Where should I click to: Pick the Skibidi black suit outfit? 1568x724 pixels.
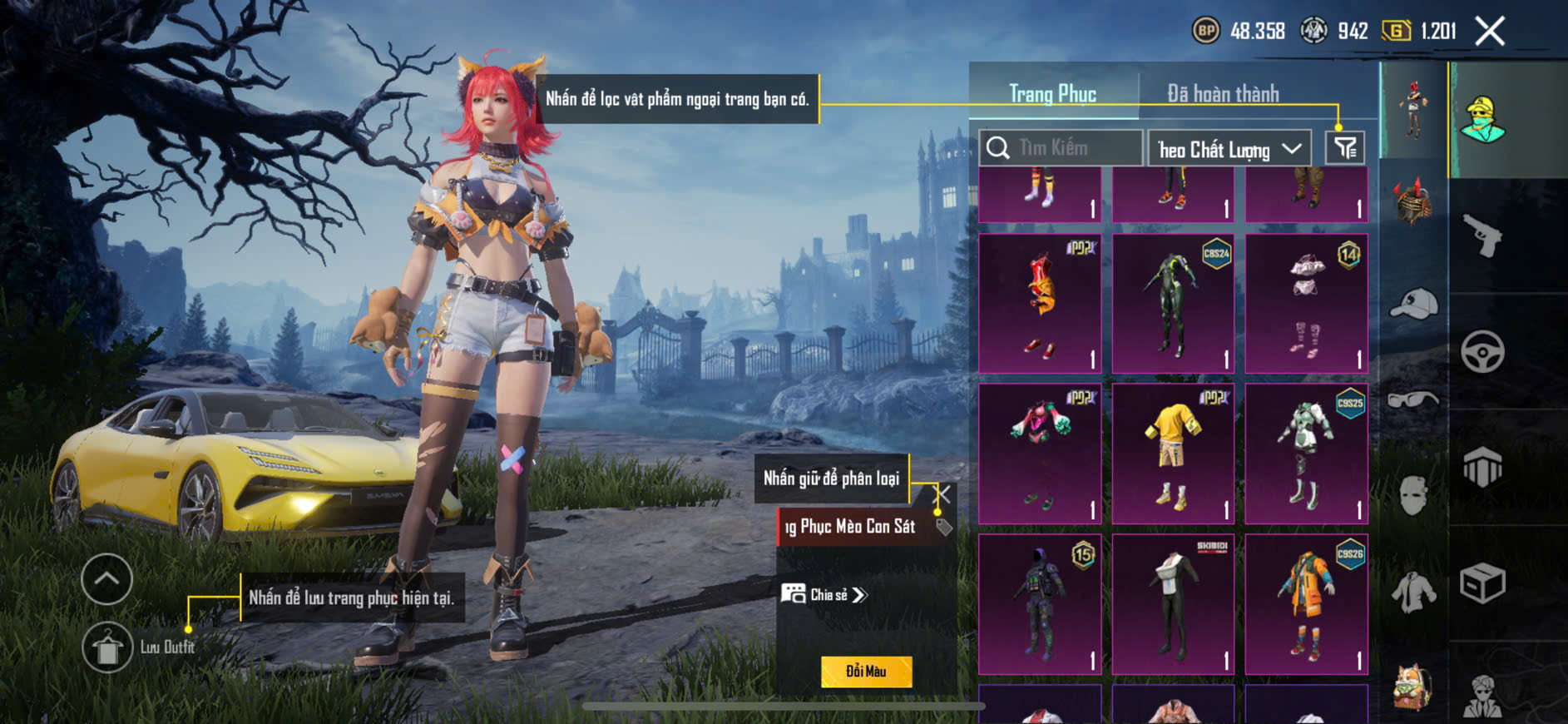click(1173, 604)
